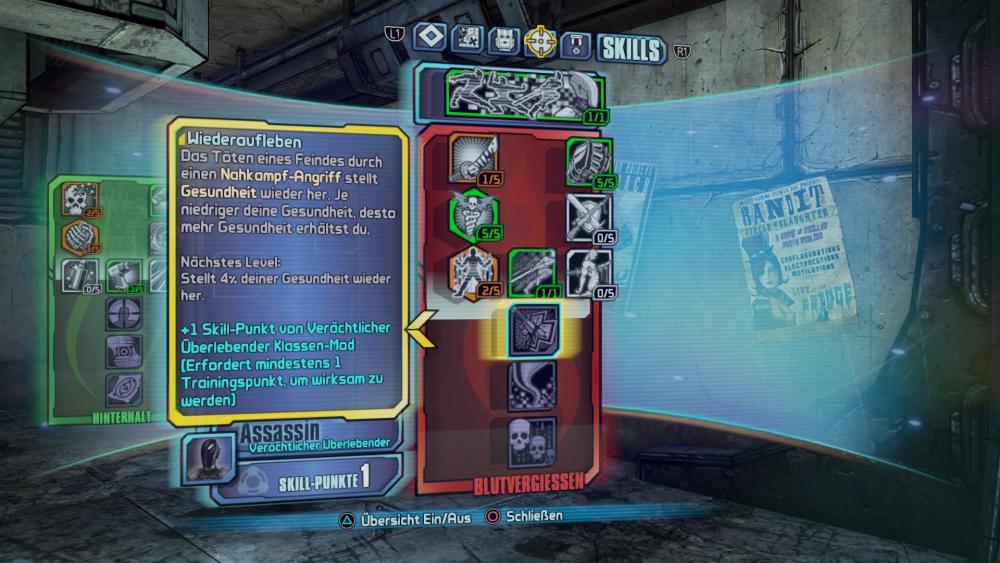Choose the skulls skill at tree bottom
The height and width of the screenshot is (563, 1000).
pyautogui.click(x=530, y=442)
